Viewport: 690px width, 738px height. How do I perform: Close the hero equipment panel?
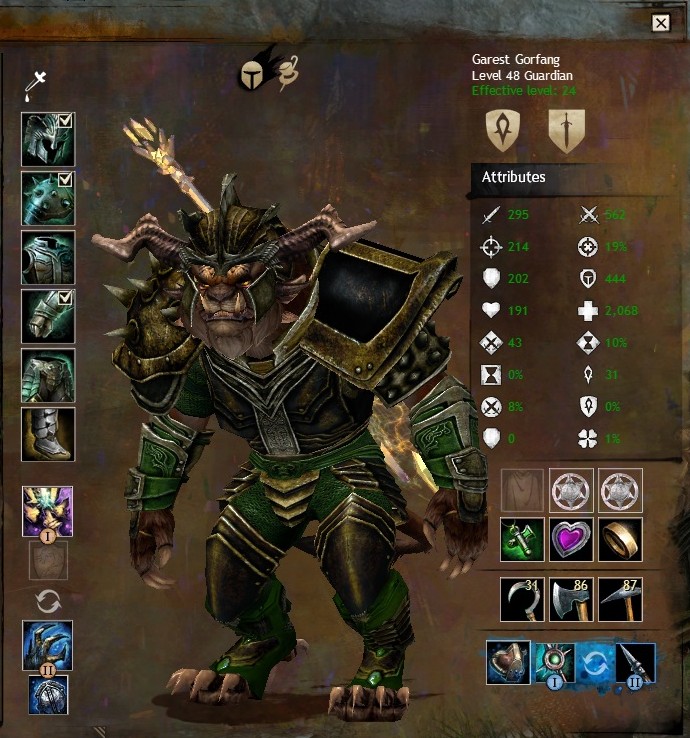click(660, 23)
